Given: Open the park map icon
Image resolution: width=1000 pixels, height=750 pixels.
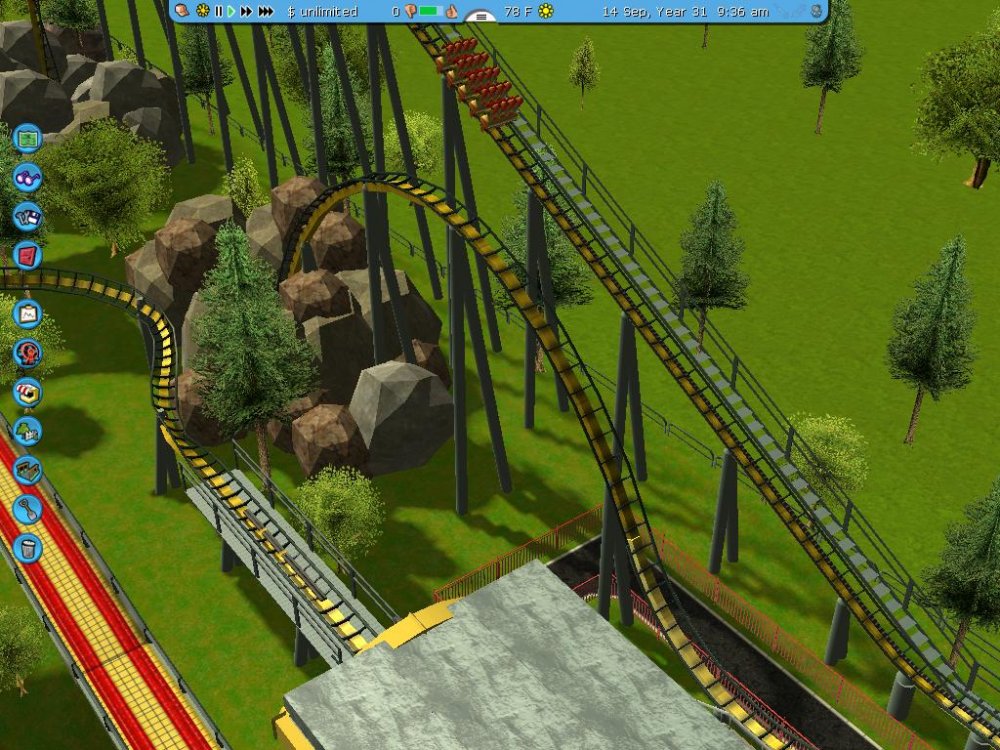Looking at the screenshot, I should 27,138.
